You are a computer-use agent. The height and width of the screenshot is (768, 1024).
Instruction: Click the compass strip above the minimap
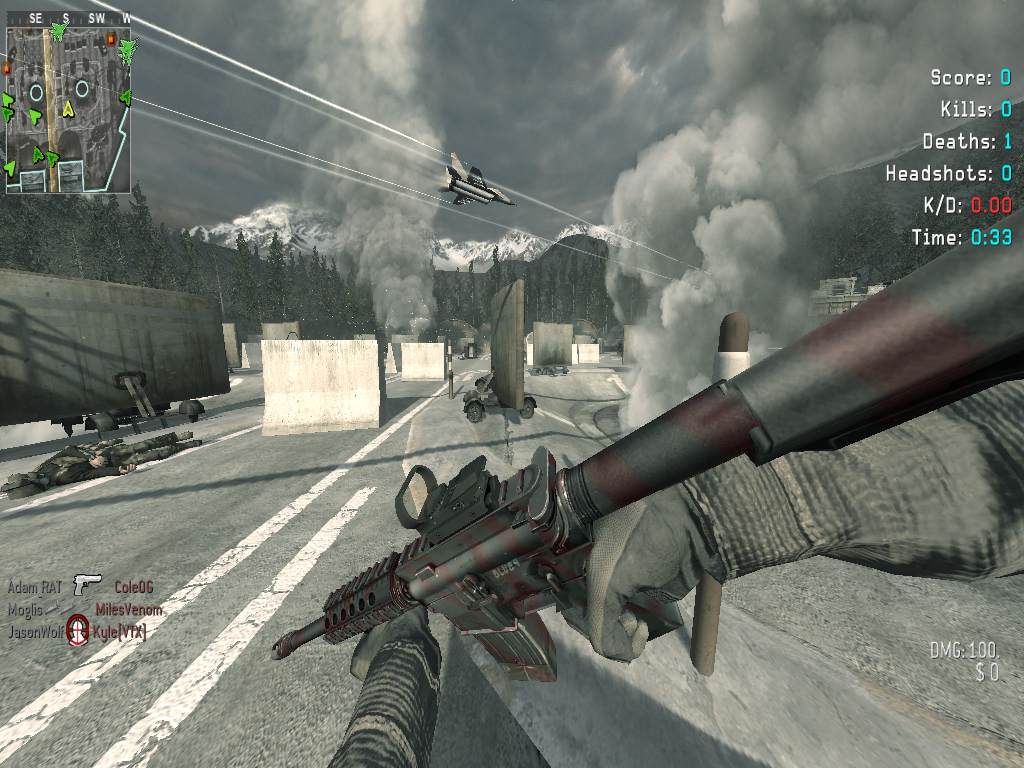(x=68, y=18)
